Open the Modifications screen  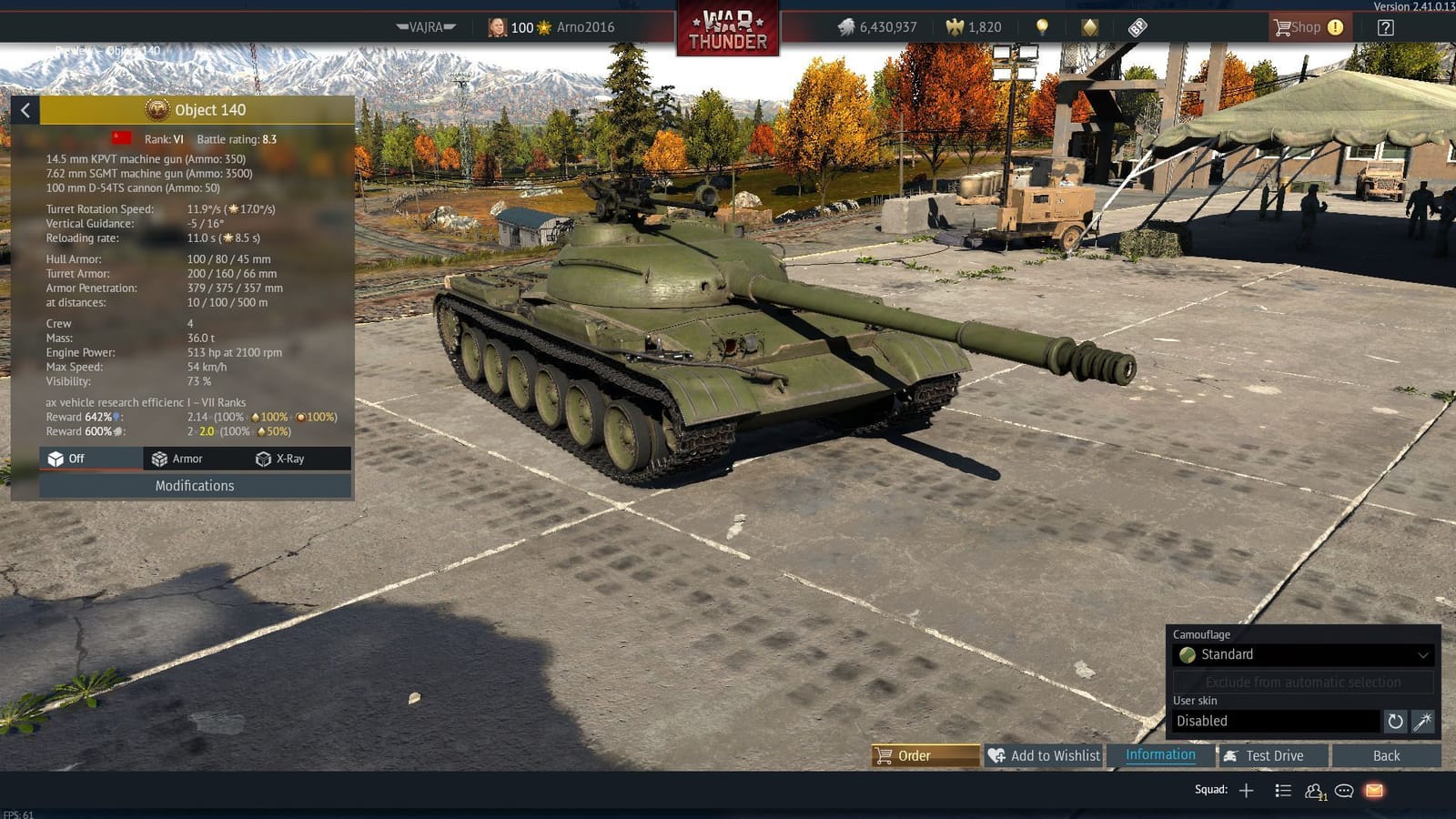194,485
